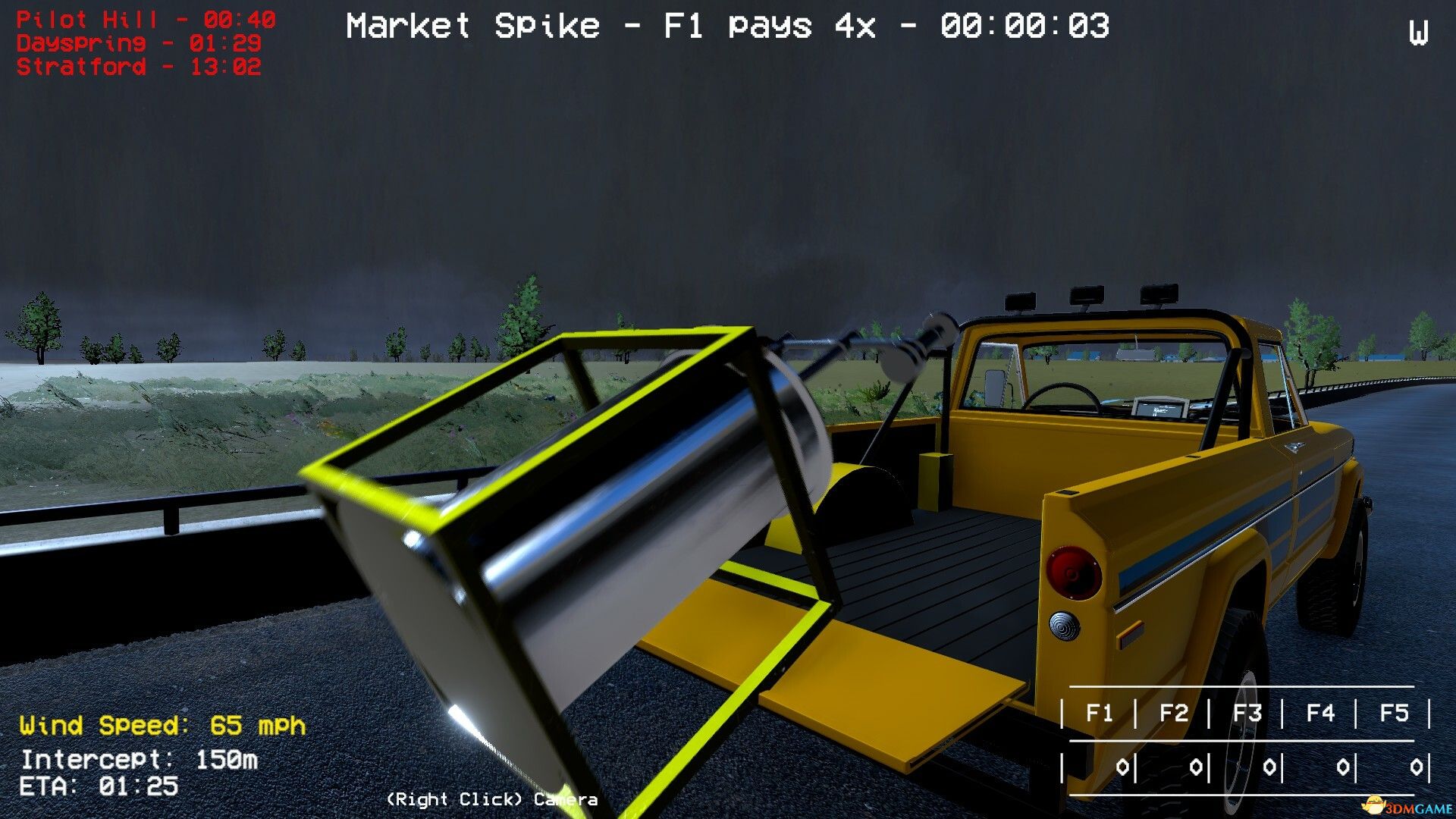Select the F1 market slot

click(x=1100, y=711)
